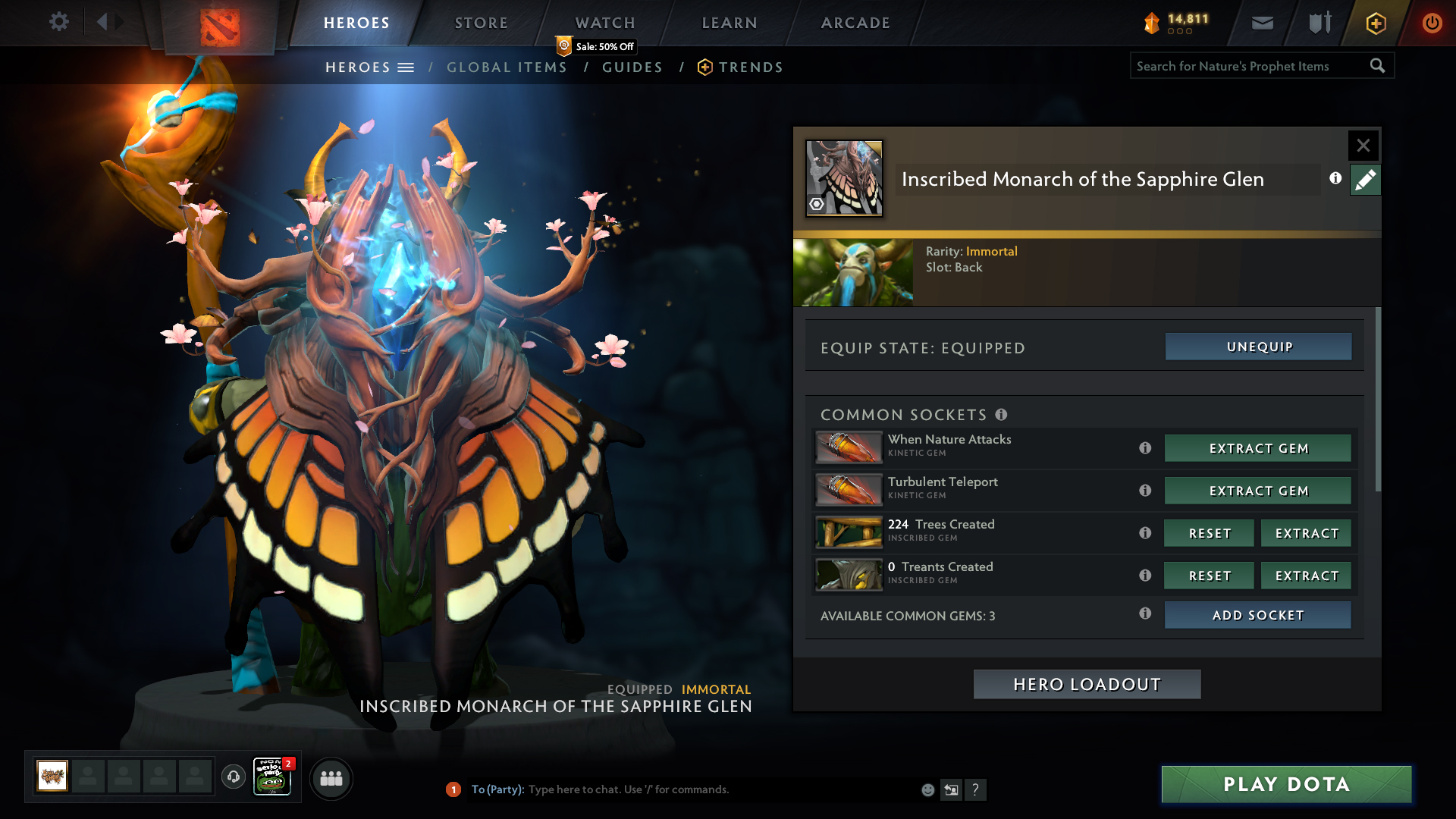Close the item details panel
Screen dimensions: 1456x819
pyautogui.click(x=1363, y=145)
